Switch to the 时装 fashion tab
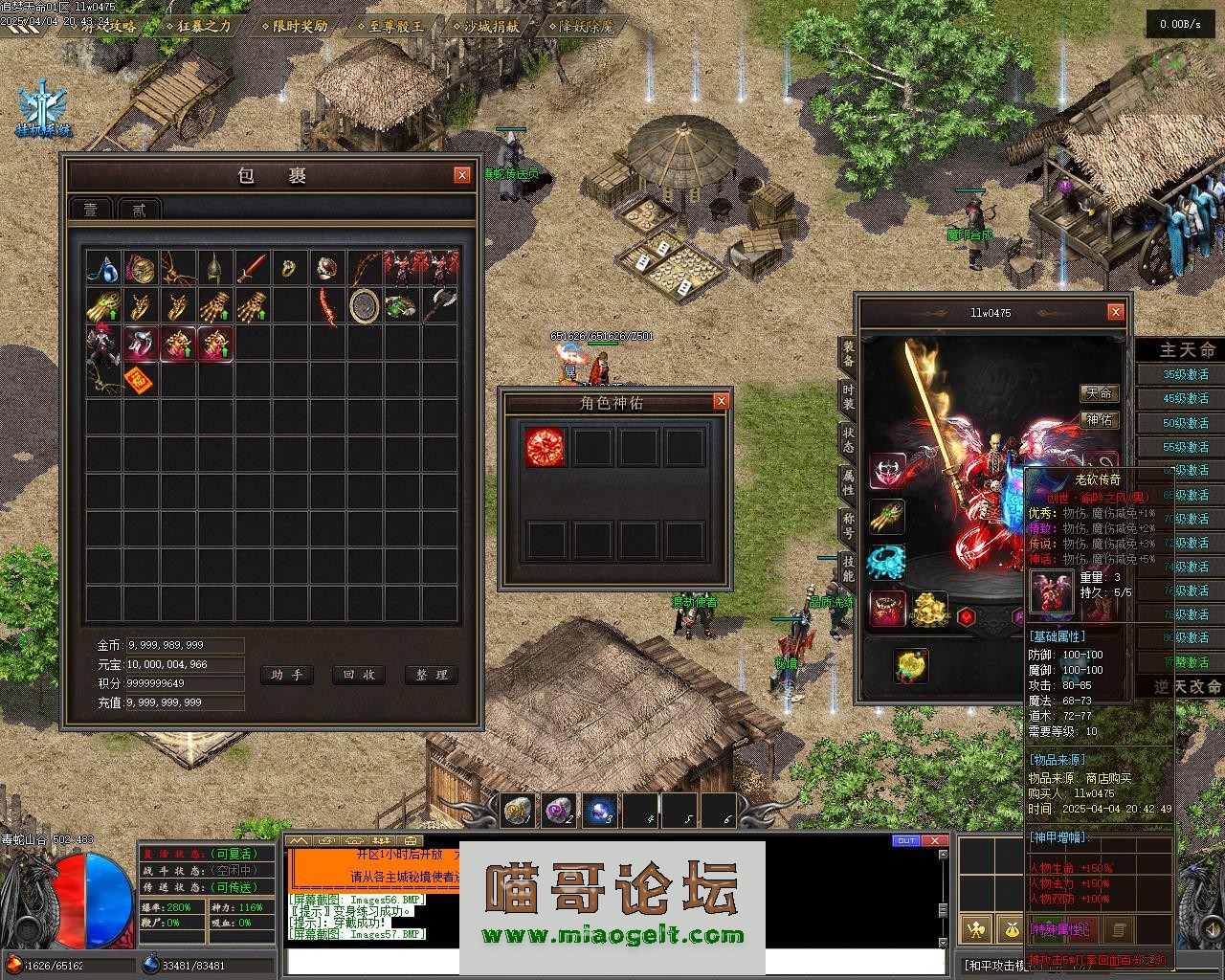Viewport: 1225px width, 980px height. click(848, 397)
